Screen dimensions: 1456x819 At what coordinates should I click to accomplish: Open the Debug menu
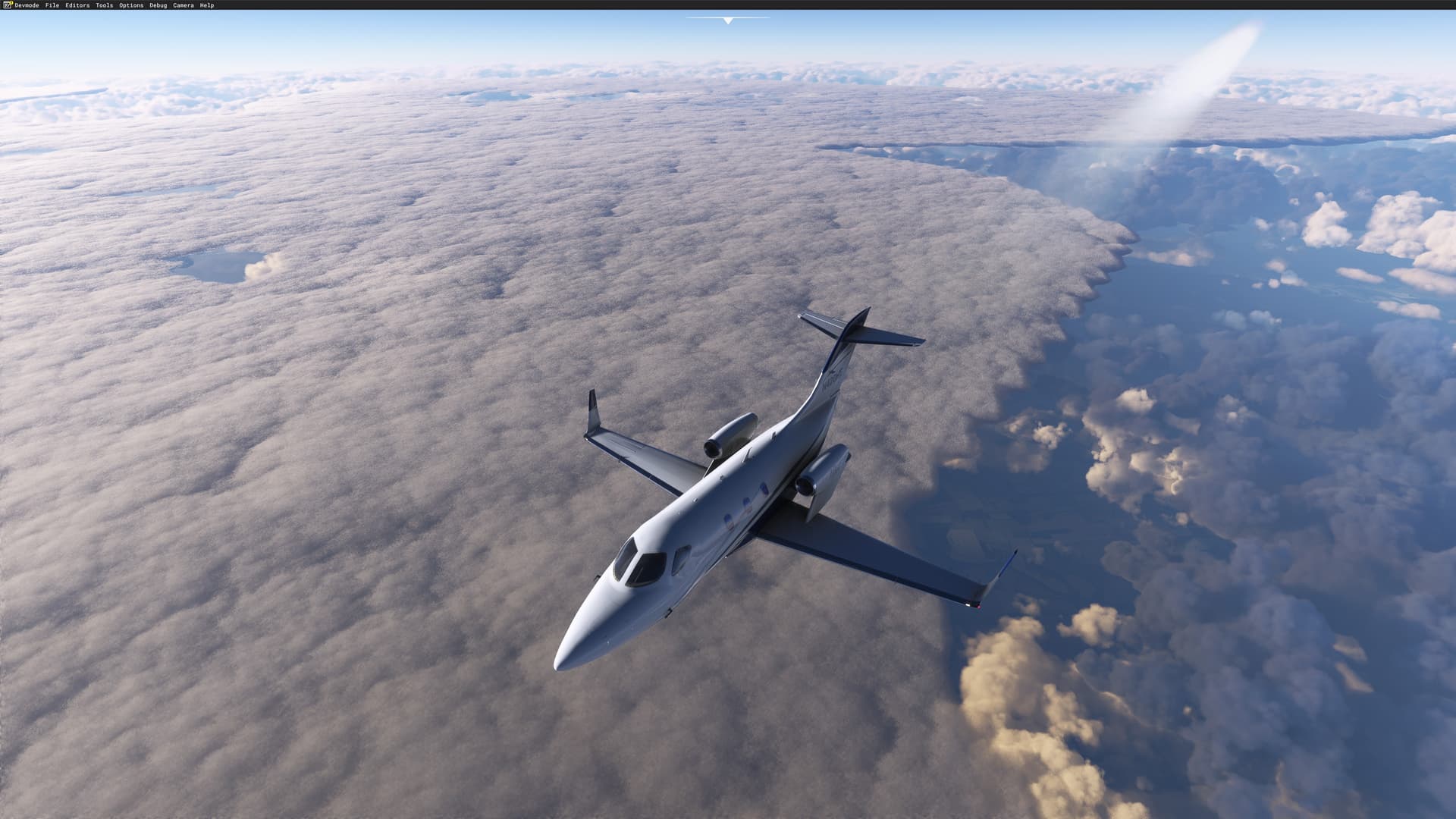158,5
